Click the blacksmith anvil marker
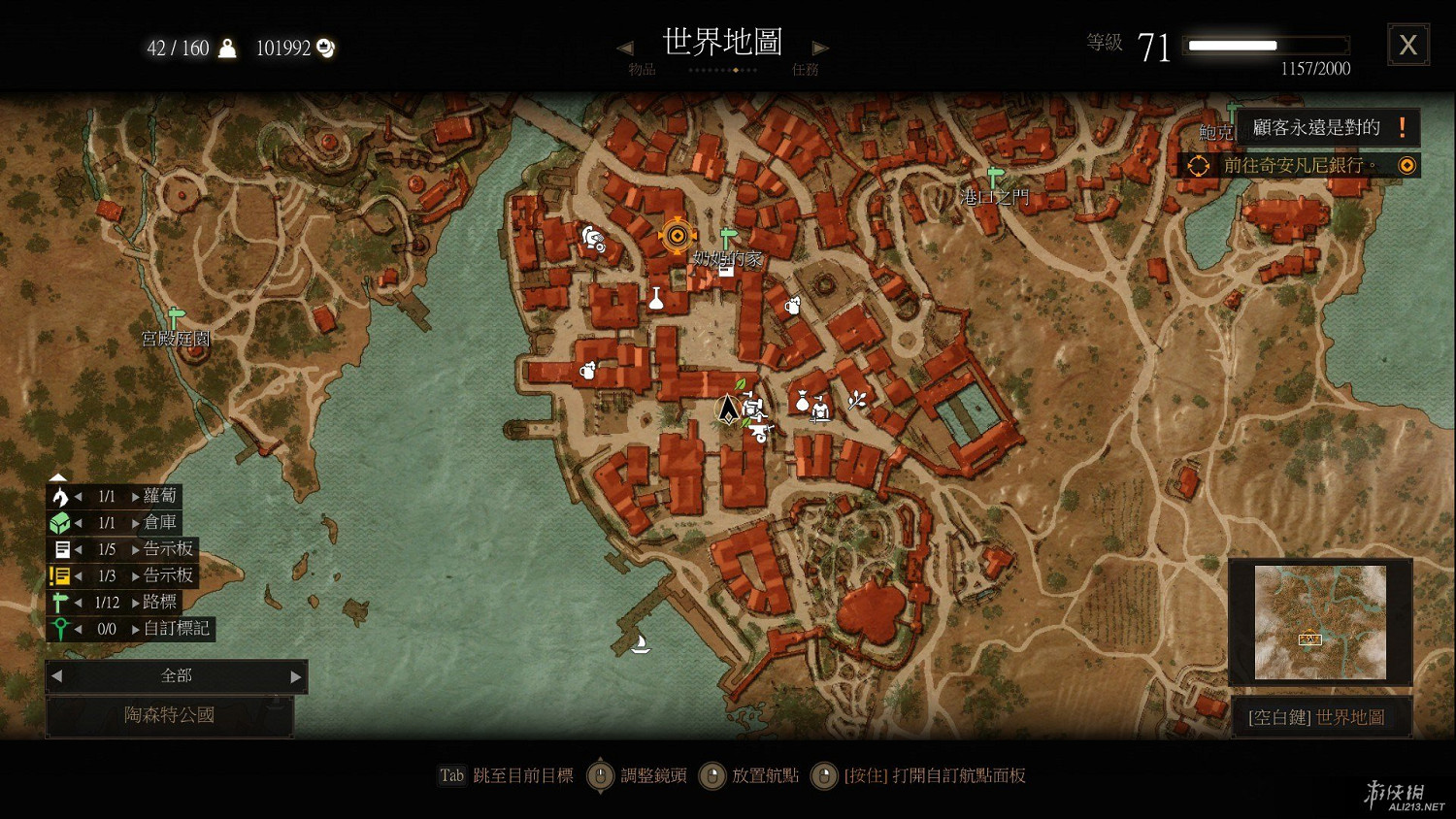Viewport: 1456px width, 819px height. [760, 432]
